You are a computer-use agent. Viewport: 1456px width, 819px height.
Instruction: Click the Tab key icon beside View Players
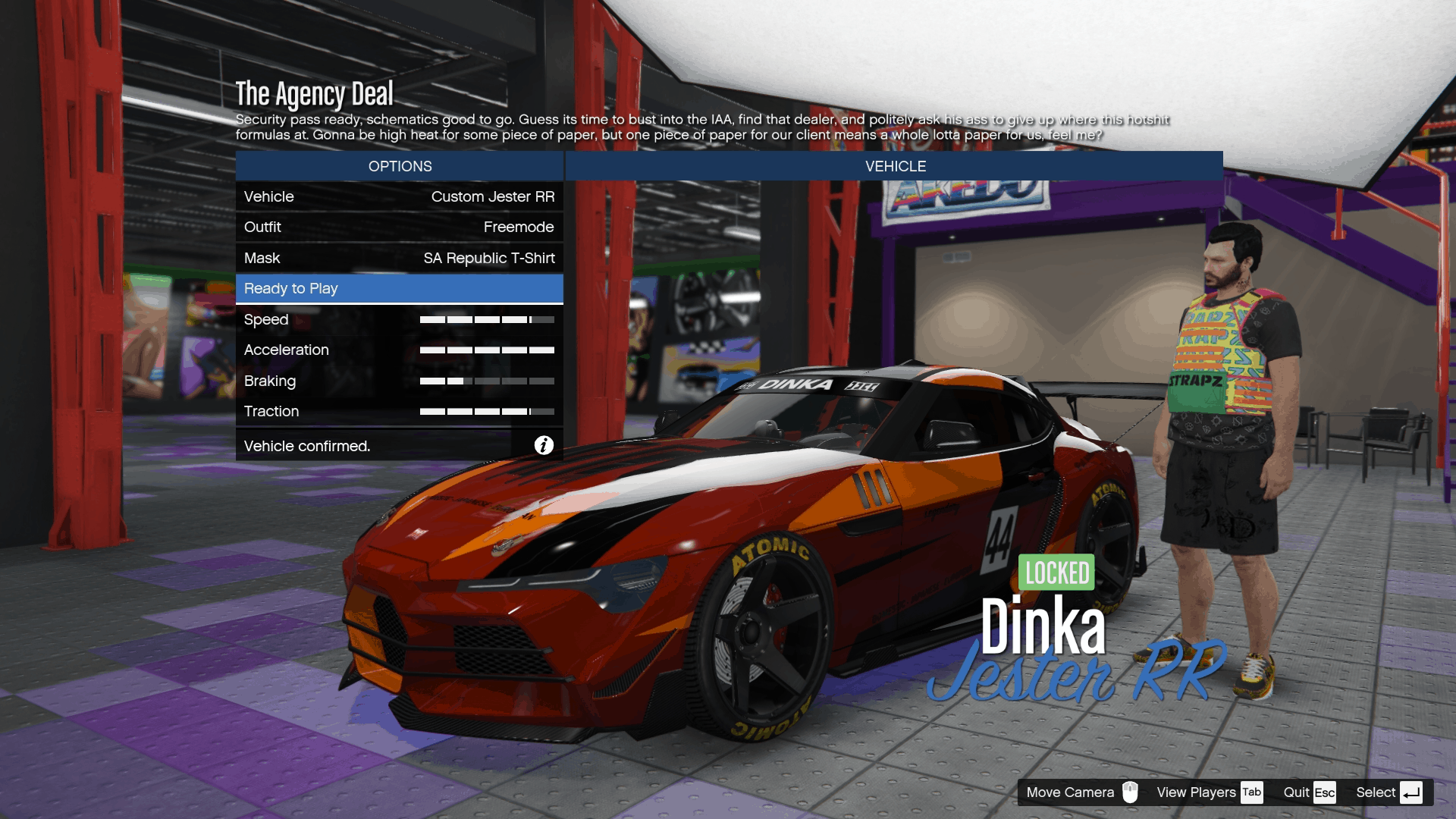tap(1253, 792)
